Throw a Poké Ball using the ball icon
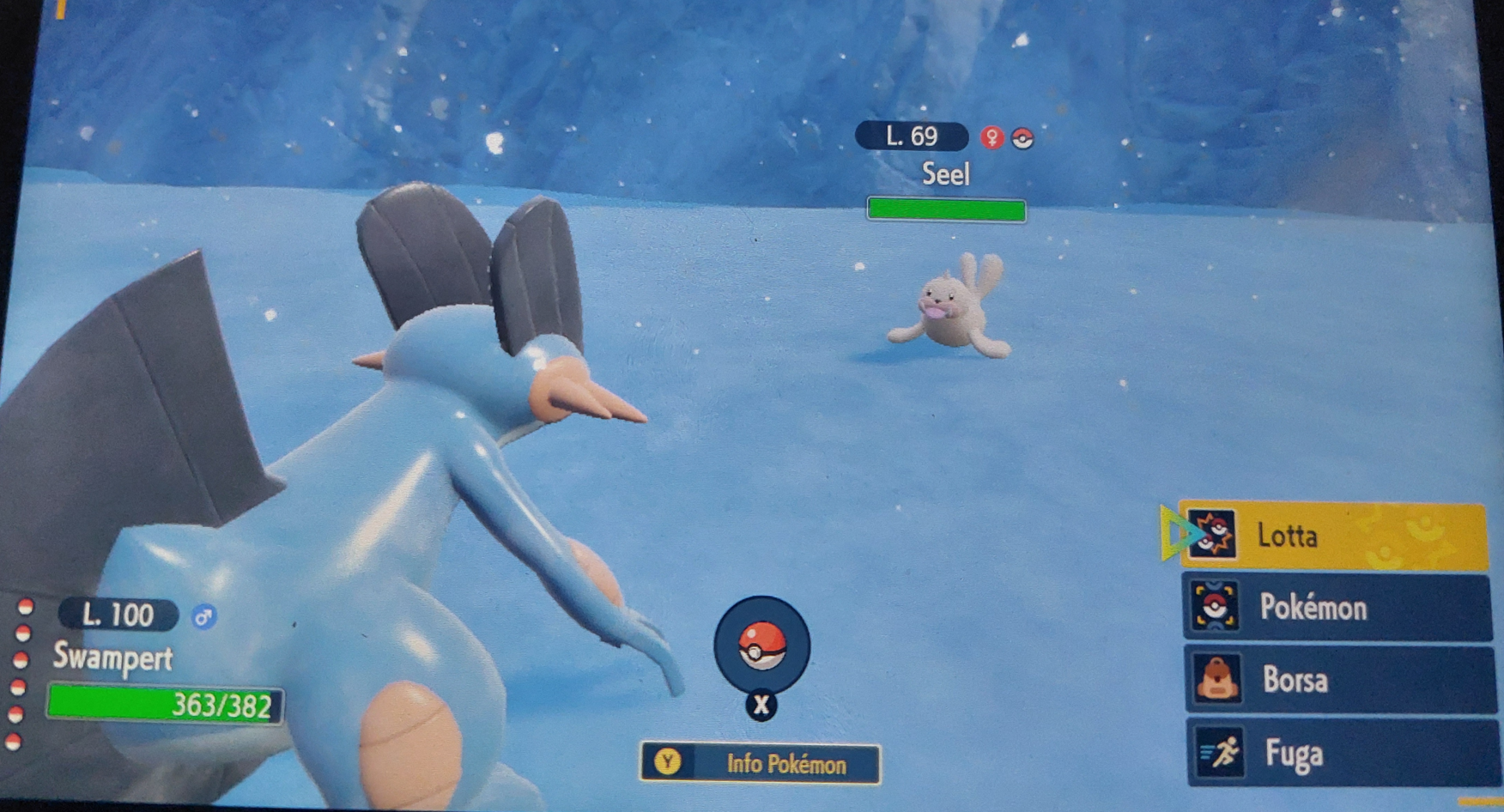1504x812 pixels. (761, 645)
